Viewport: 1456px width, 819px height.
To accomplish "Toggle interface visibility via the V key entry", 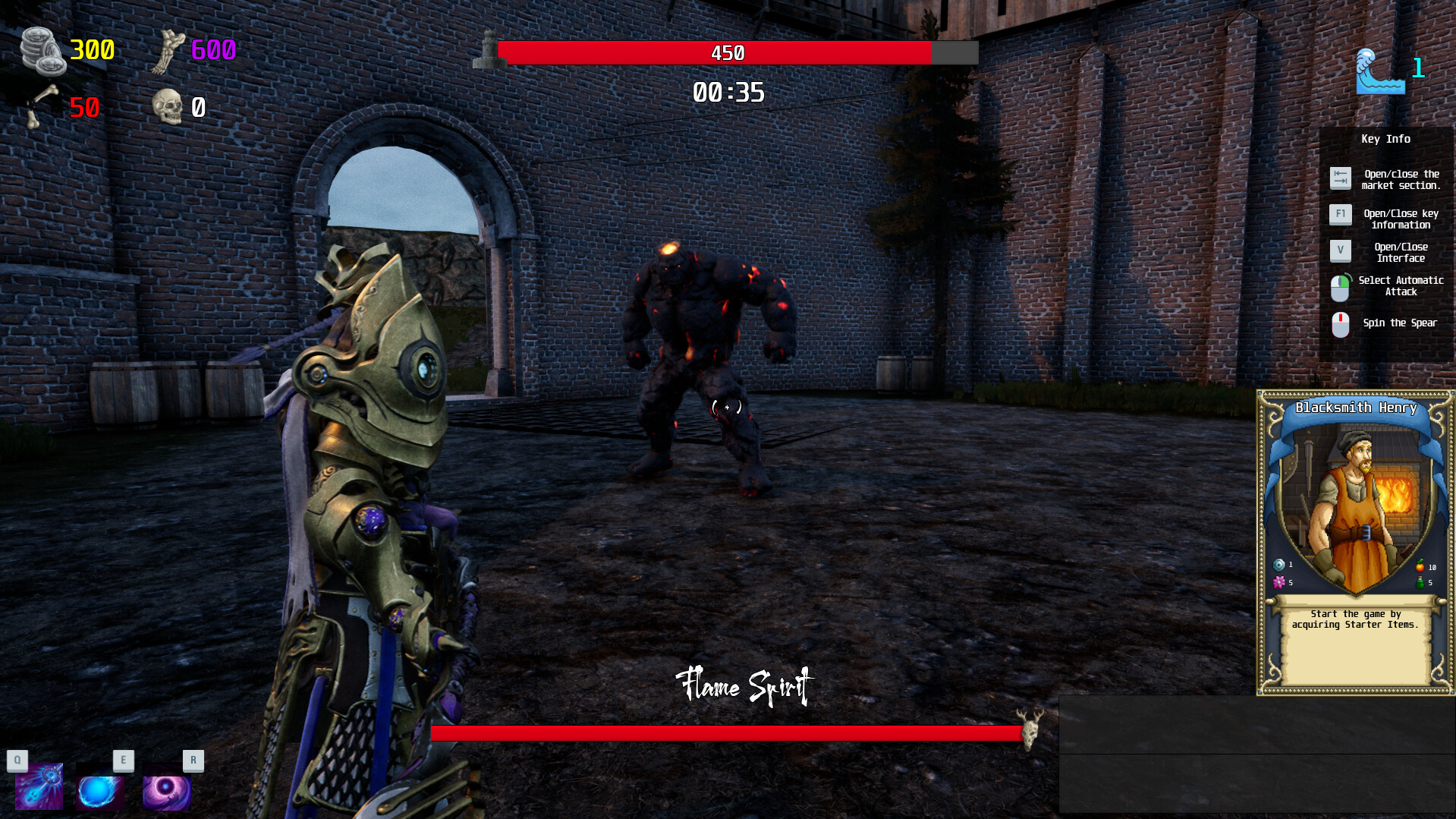I will (1341, 251).
